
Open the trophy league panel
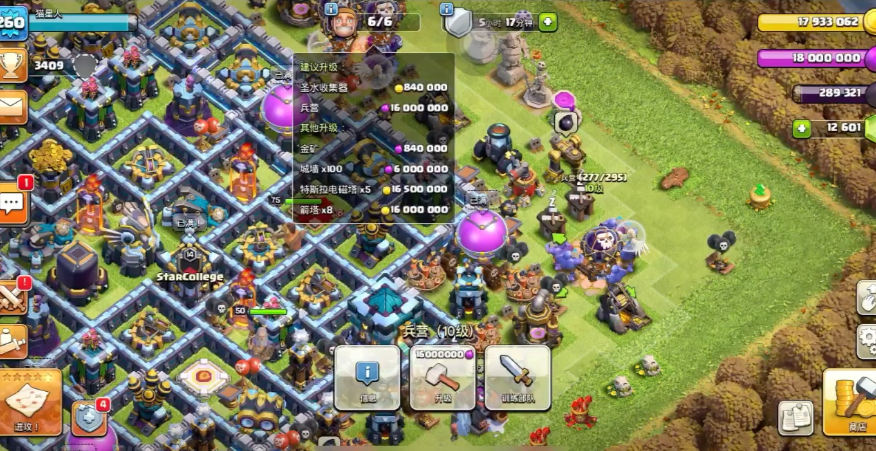click(13, 65)
